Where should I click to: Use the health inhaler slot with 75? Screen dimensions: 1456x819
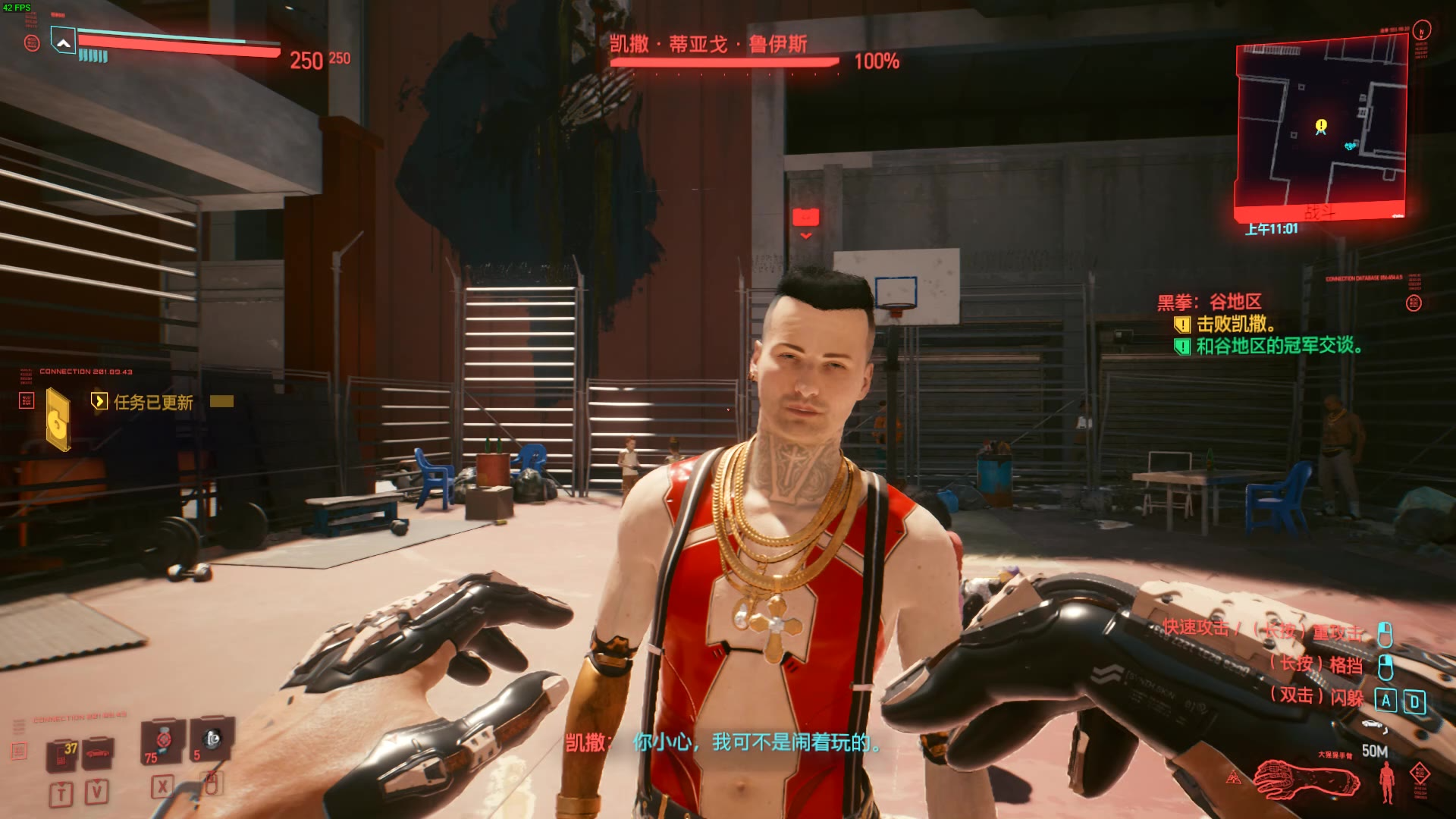click(x=162, y=741)
